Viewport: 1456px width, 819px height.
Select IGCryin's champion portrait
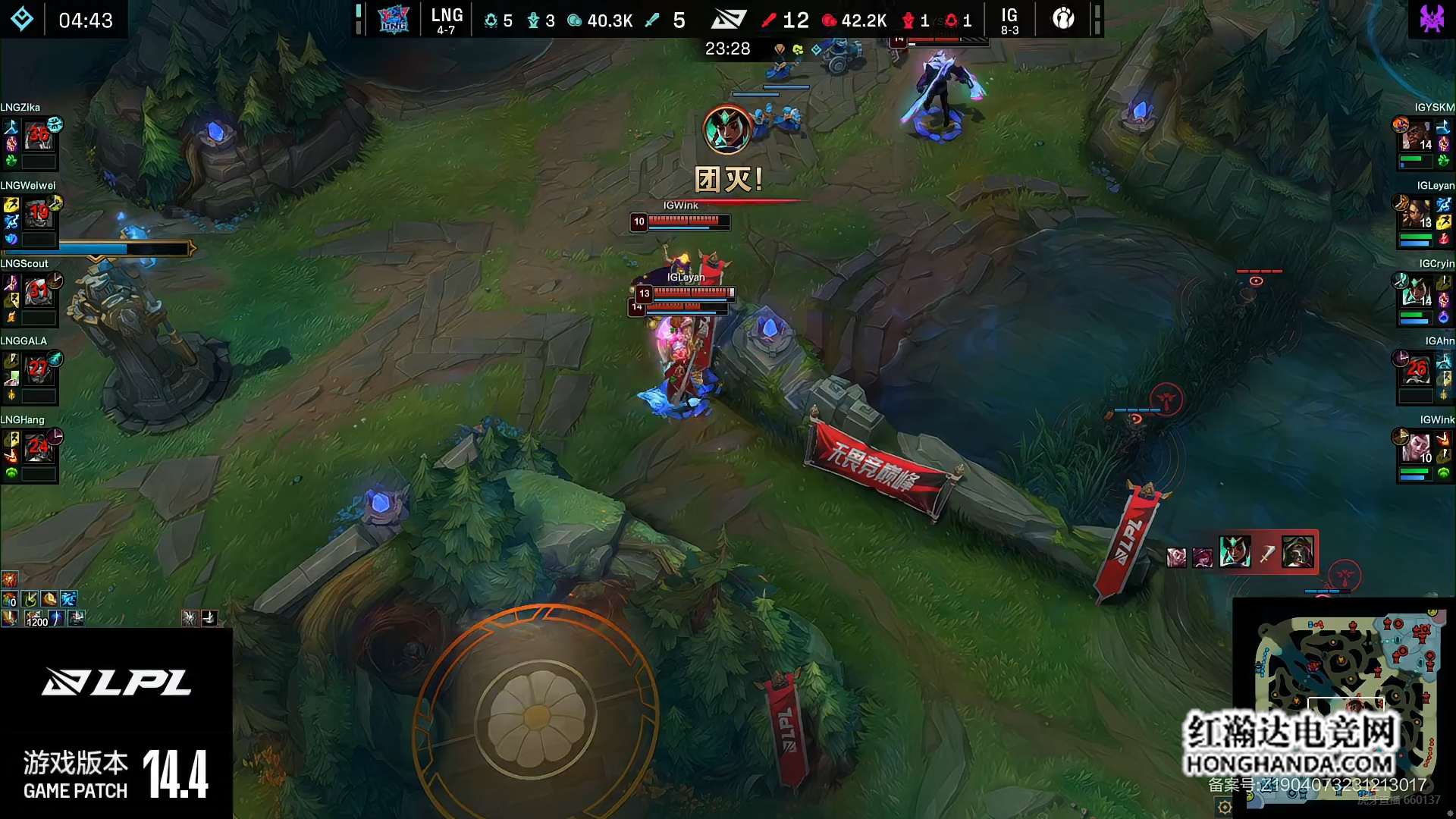click(x=1417, y=292)
